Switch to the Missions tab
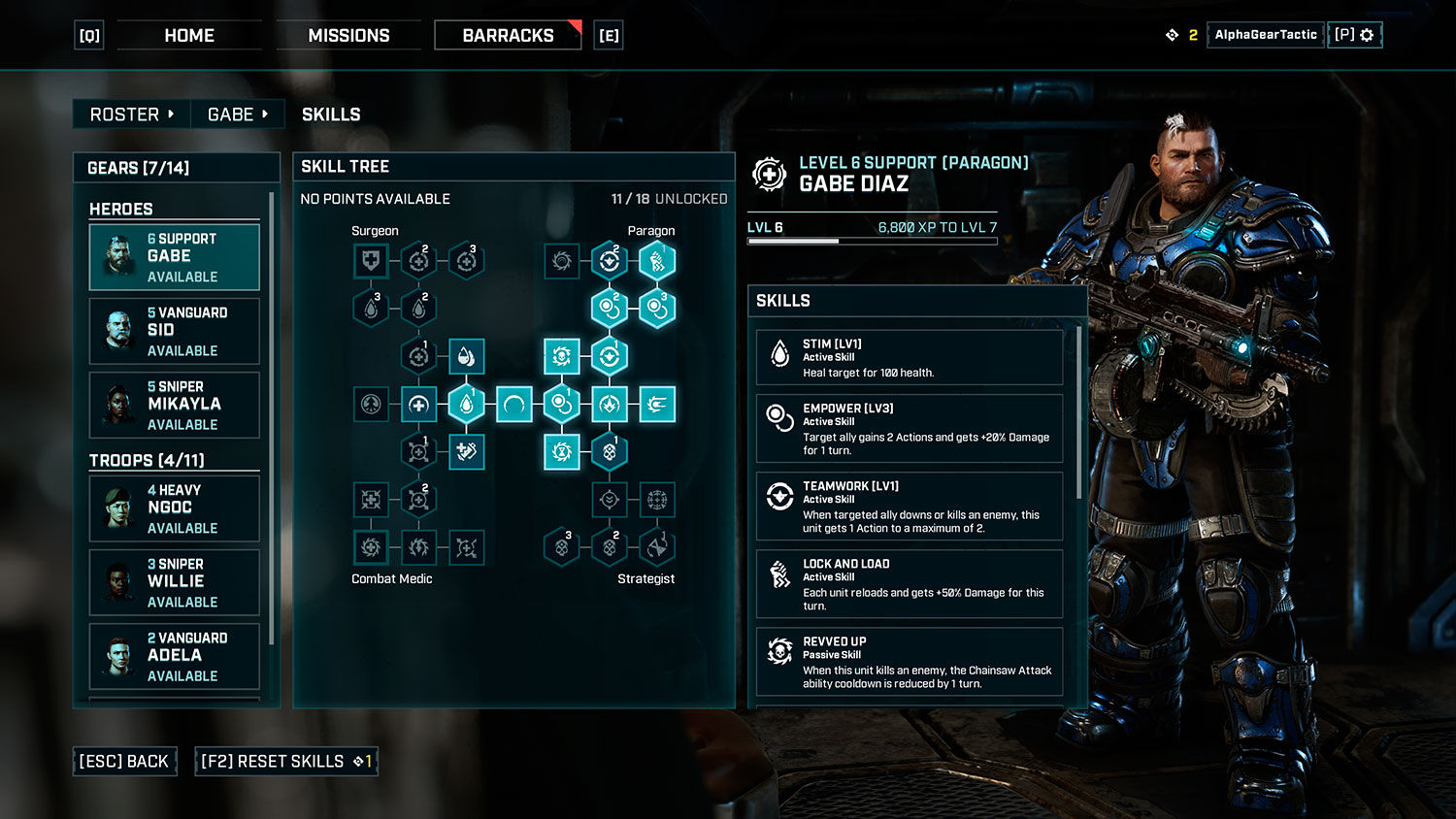1456x819 pixels. pos(348,36)
